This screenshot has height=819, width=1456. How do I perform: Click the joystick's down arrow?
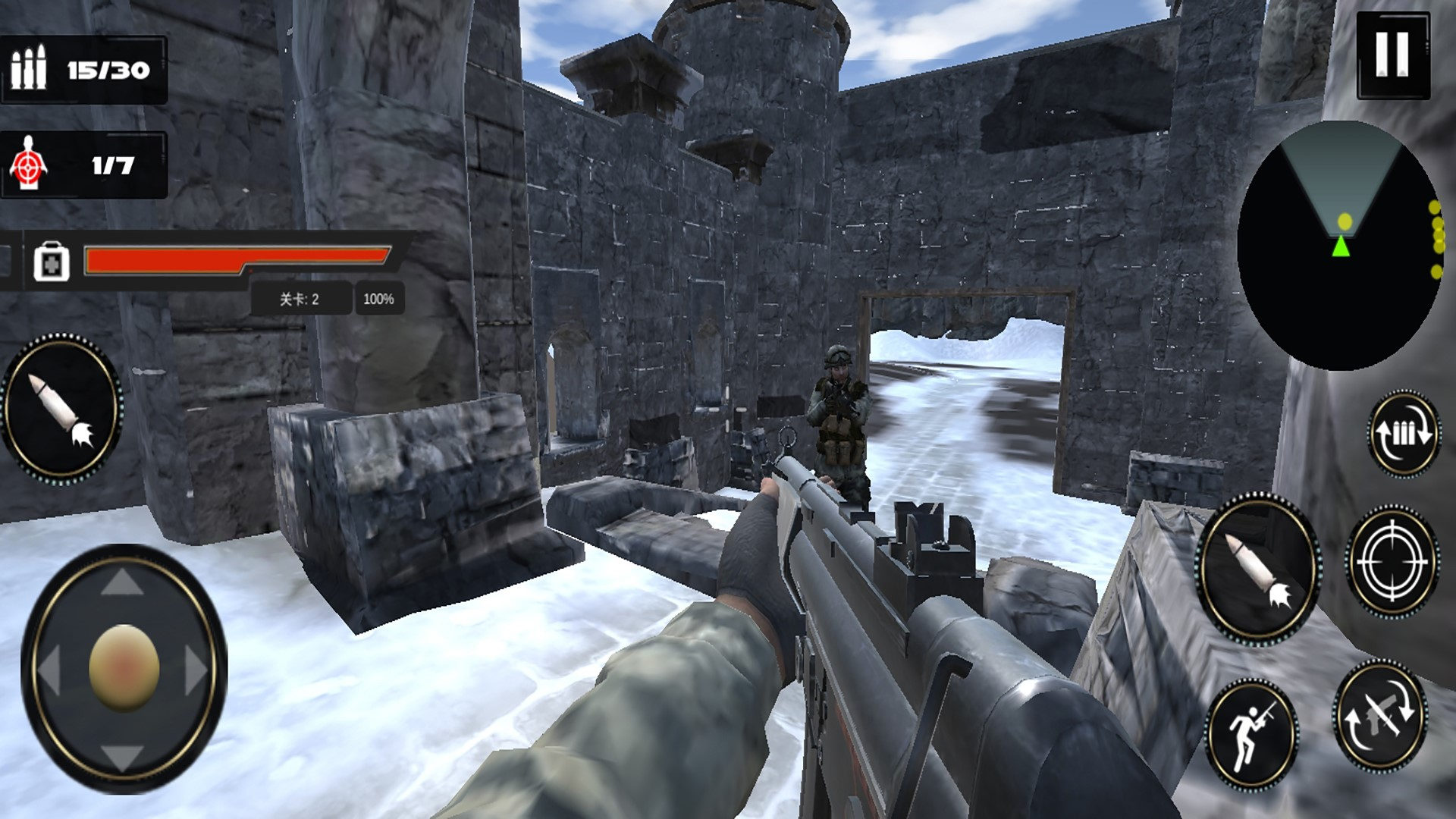coord(122,755)
